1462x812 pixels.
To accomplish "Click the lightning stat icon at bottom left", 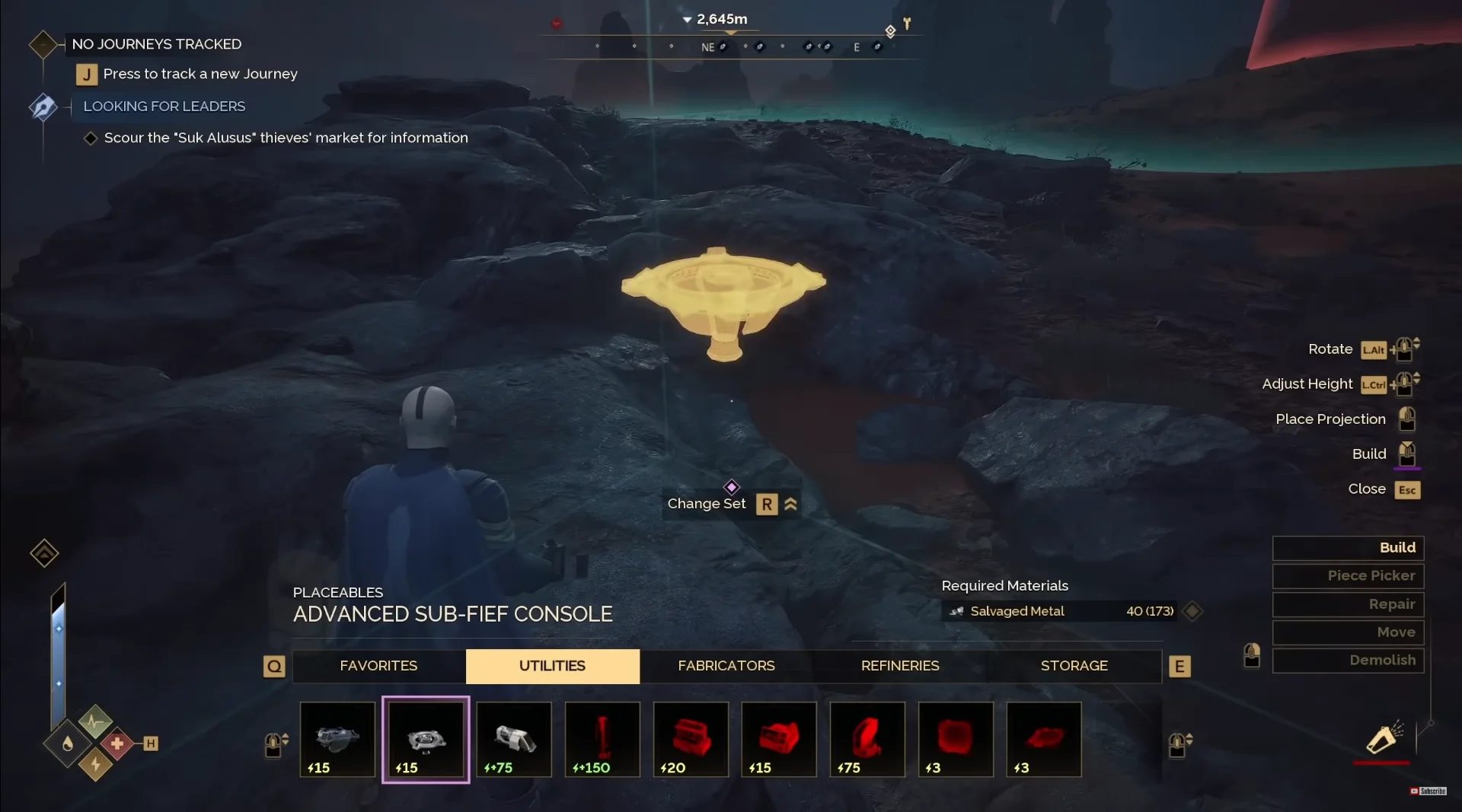I will 94,766.
